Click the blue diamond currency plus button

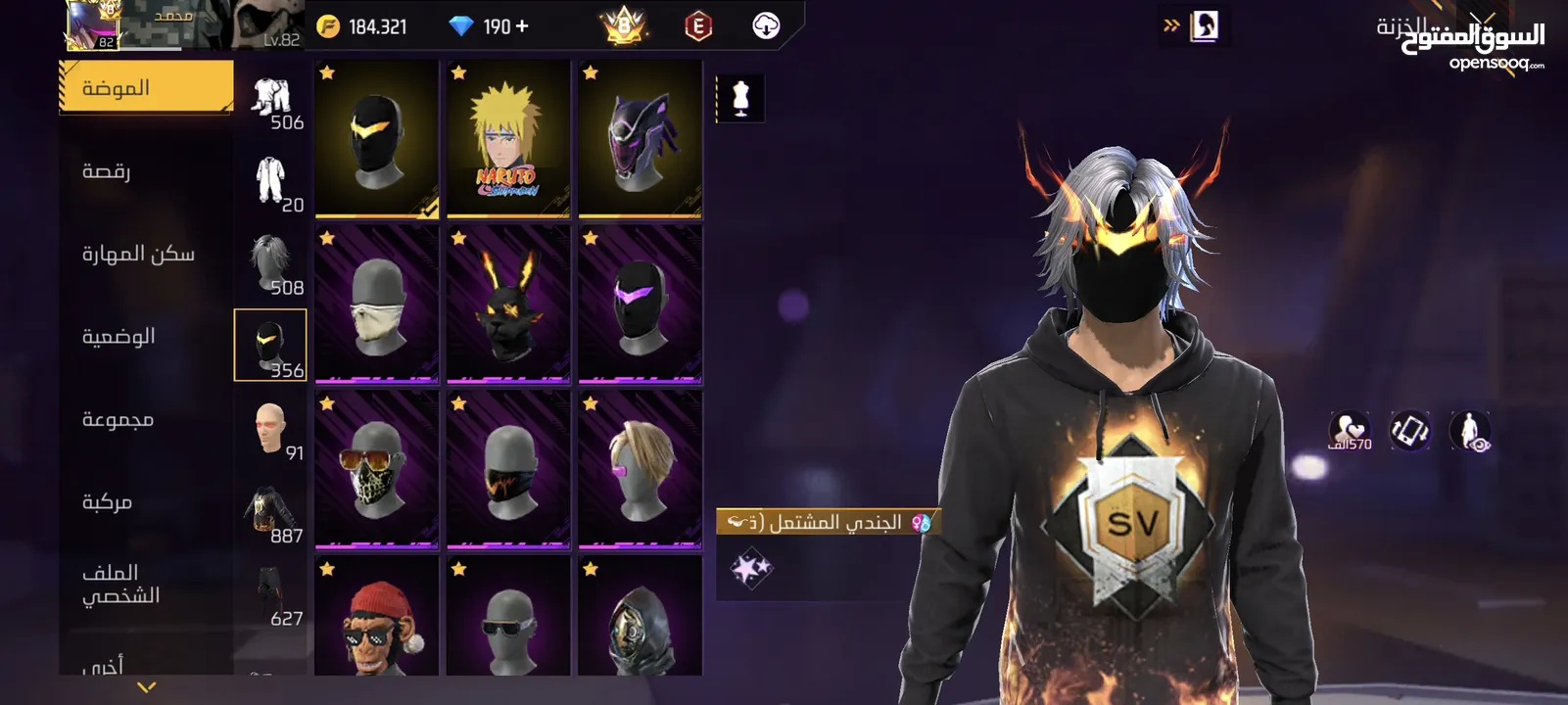tap(522, 26)
